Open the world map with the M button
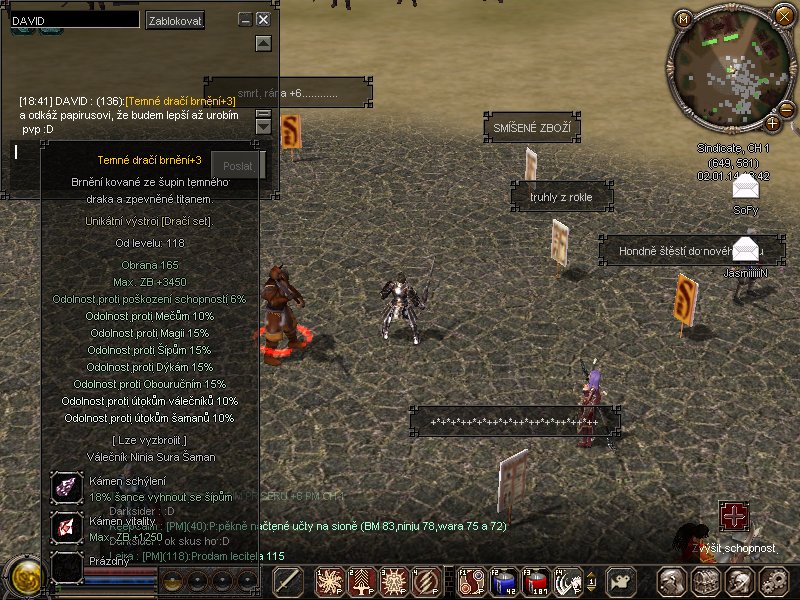This screenshot has height=600, width=800. point(684,19)
